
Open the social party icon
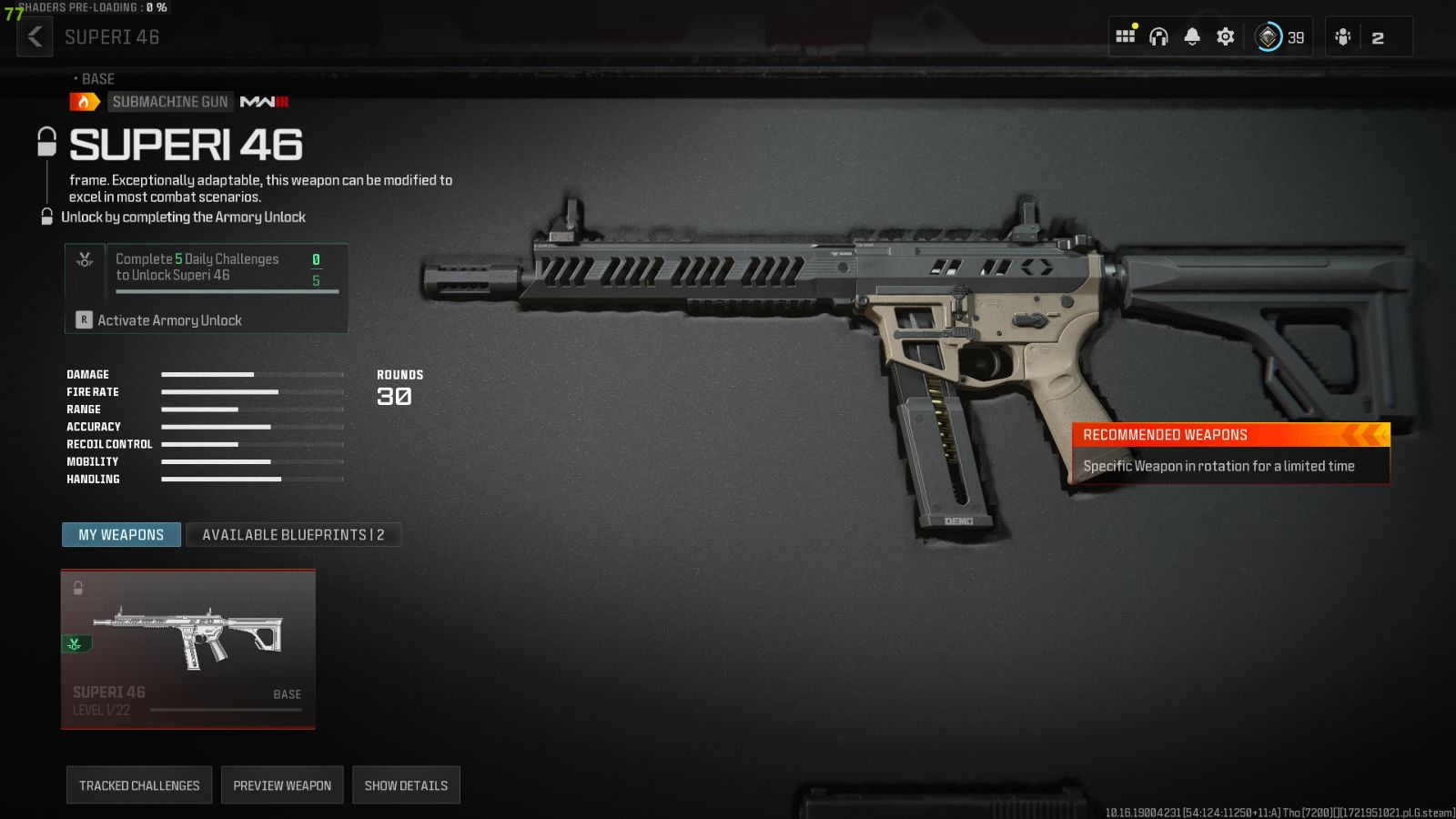(x=1343, y=37)
